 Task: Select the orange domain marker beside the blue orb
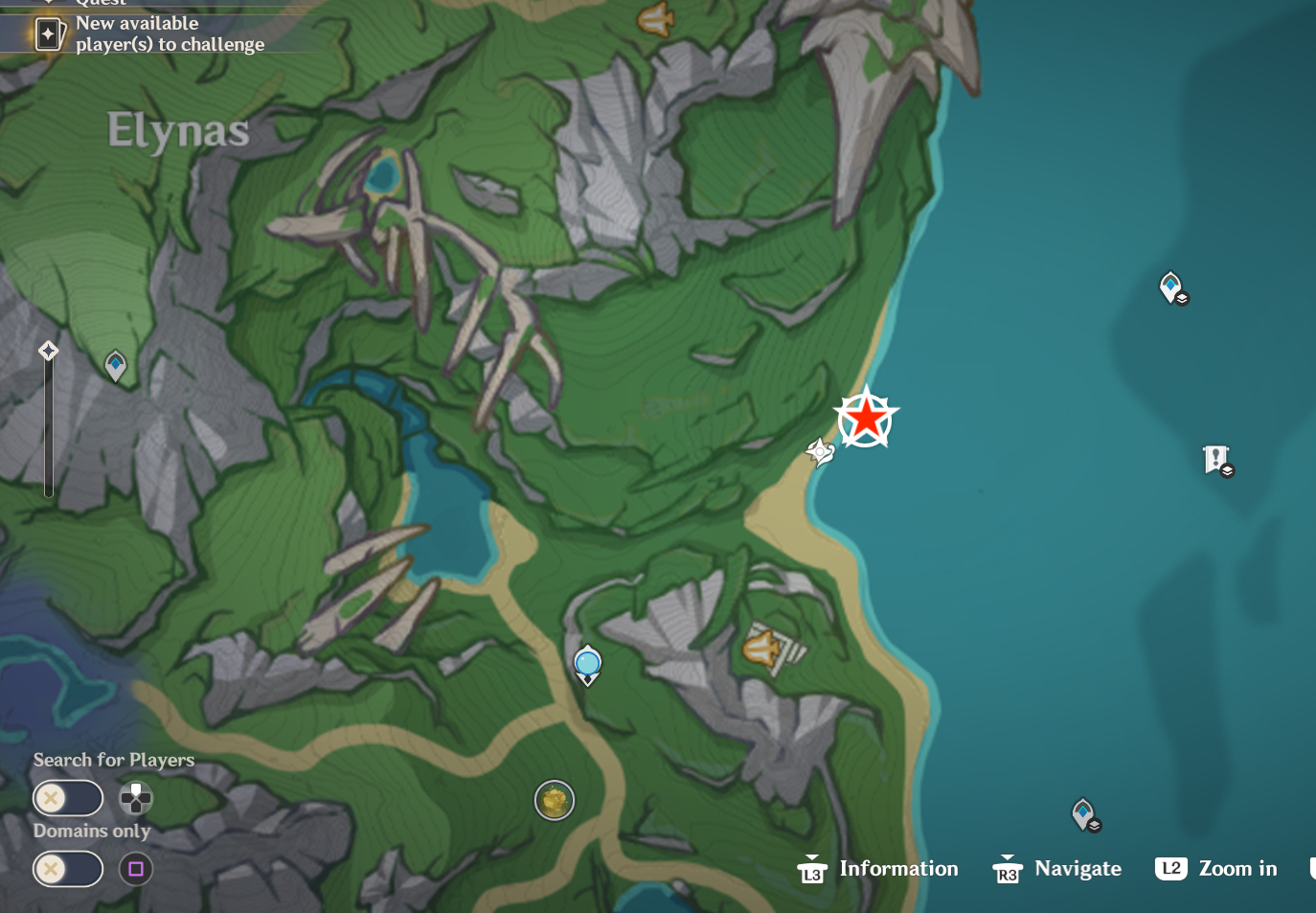[763, 649]
